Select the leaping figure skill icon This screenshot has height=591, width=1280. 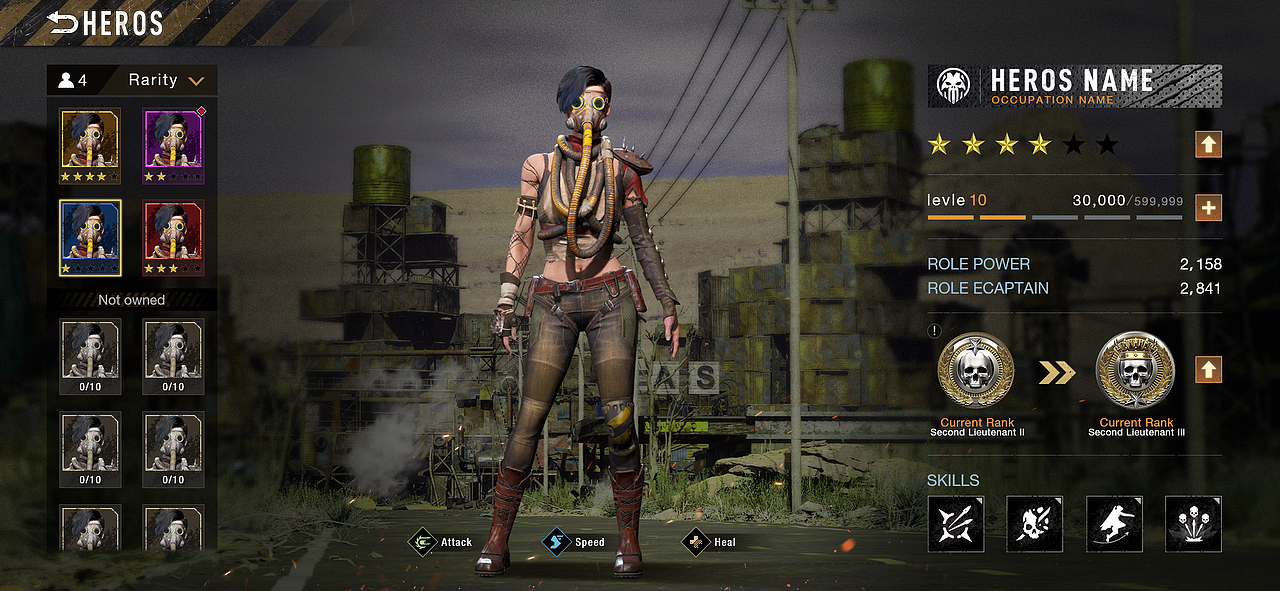(1114, 523)
